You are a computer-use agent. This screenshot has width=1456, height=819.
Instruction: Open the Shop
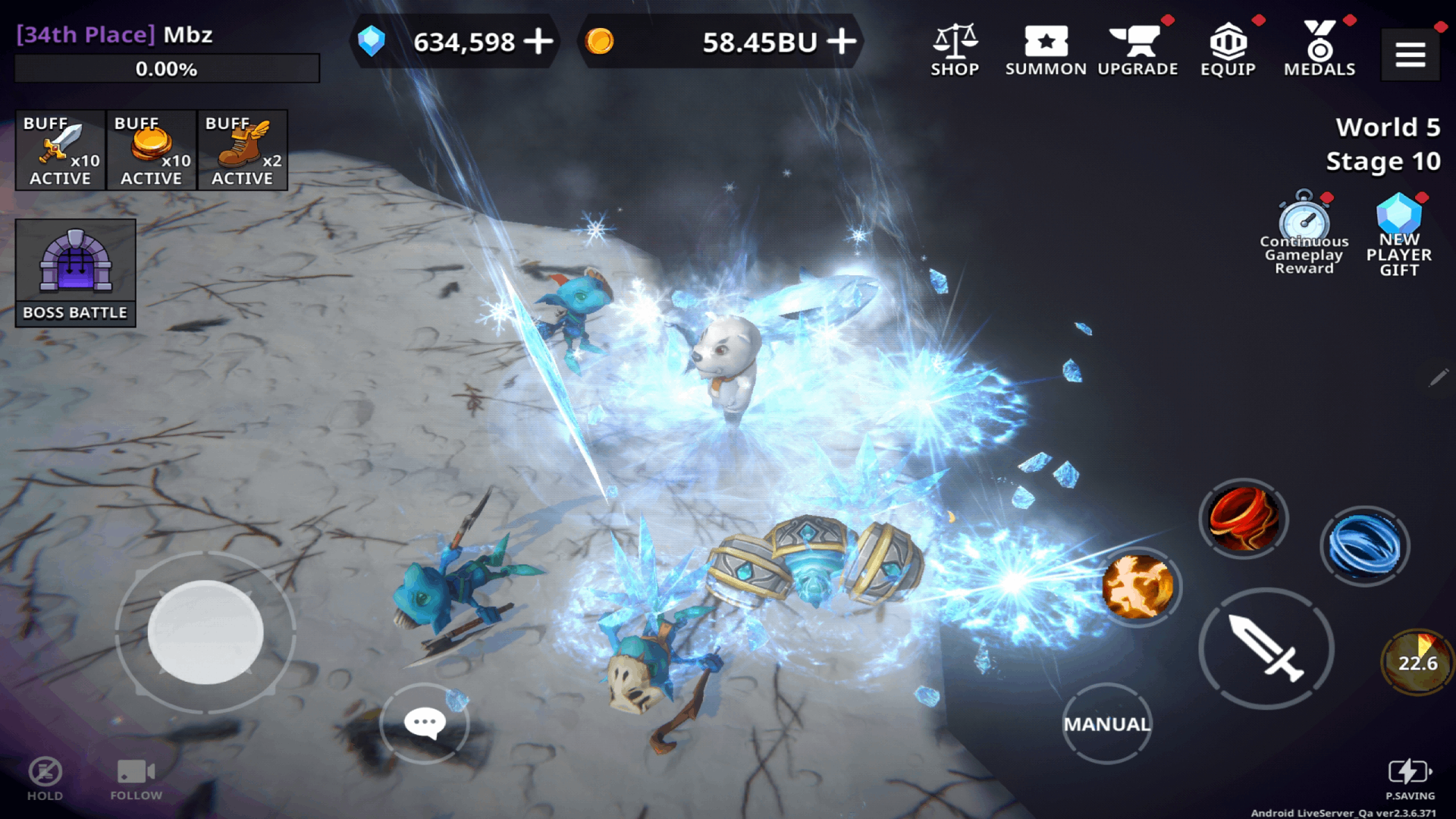955,45
